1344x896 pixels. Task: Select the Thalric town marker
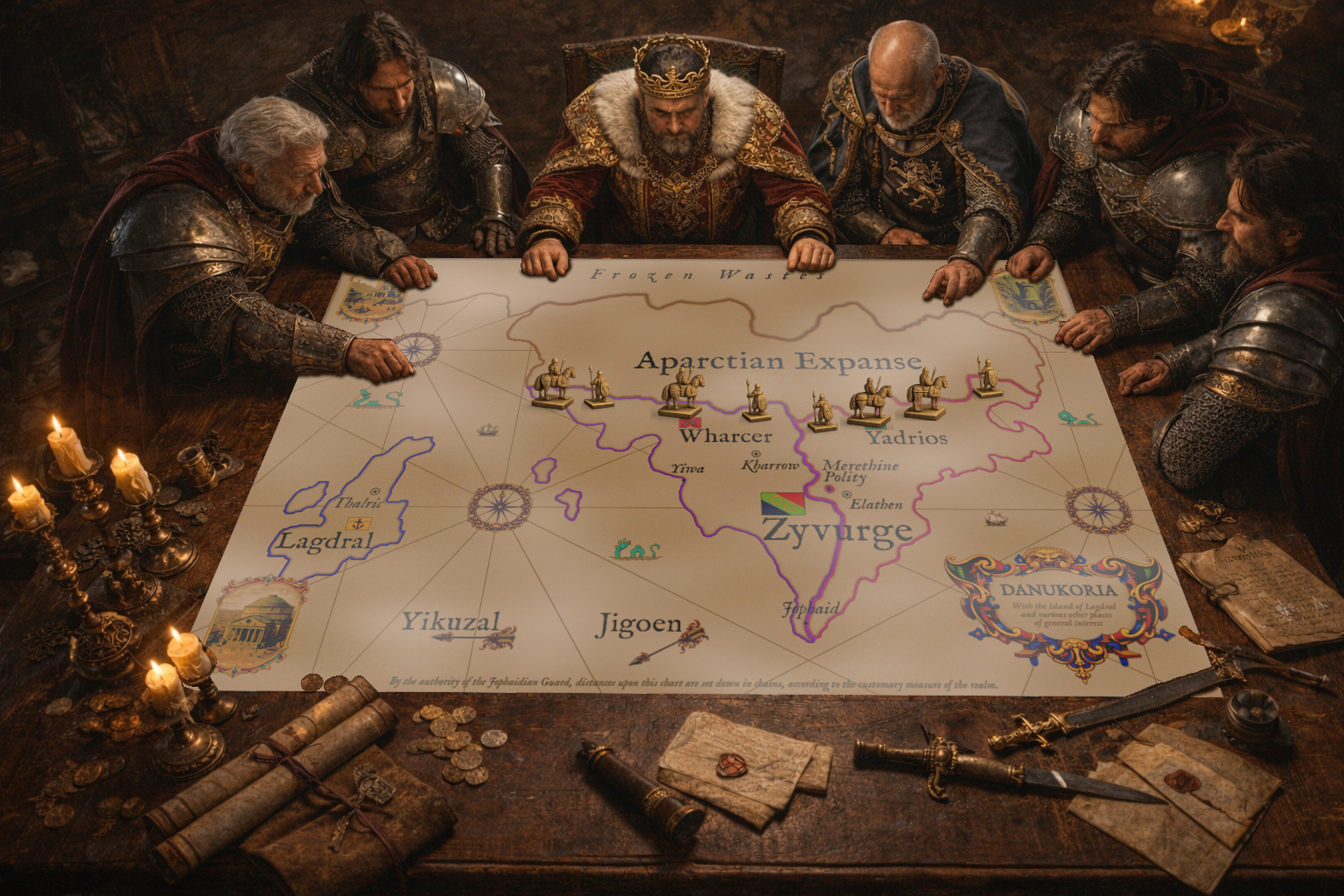click(375, 492)
